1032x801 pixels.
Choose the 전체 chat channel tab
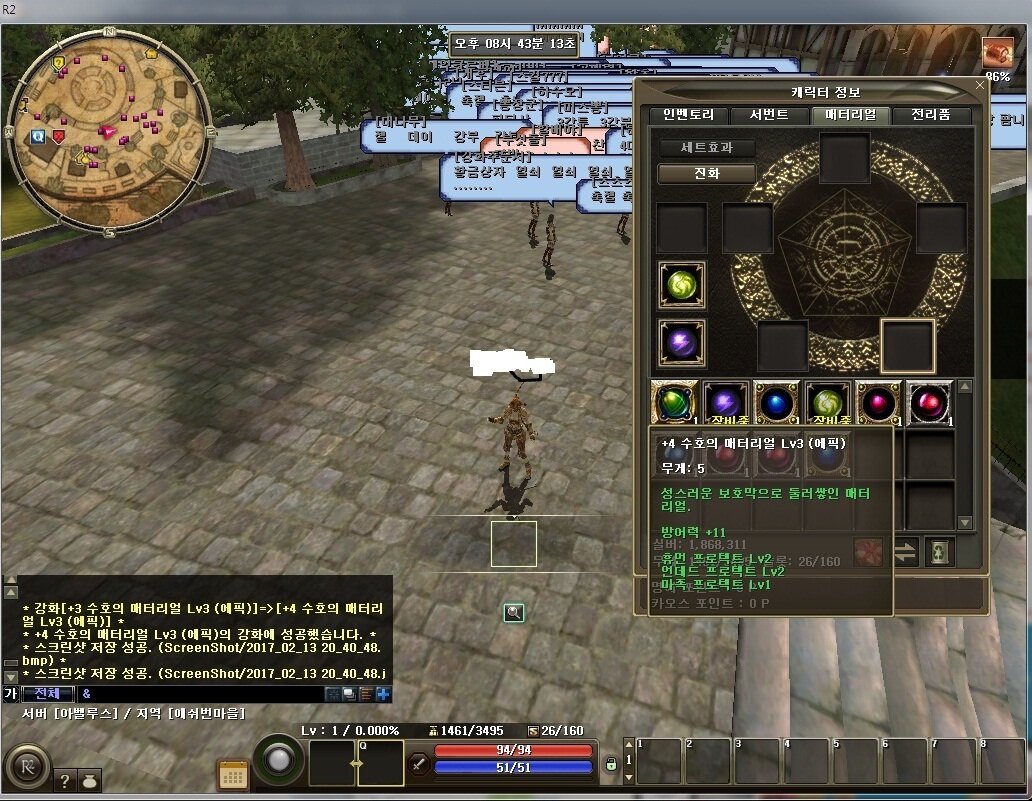47,693
